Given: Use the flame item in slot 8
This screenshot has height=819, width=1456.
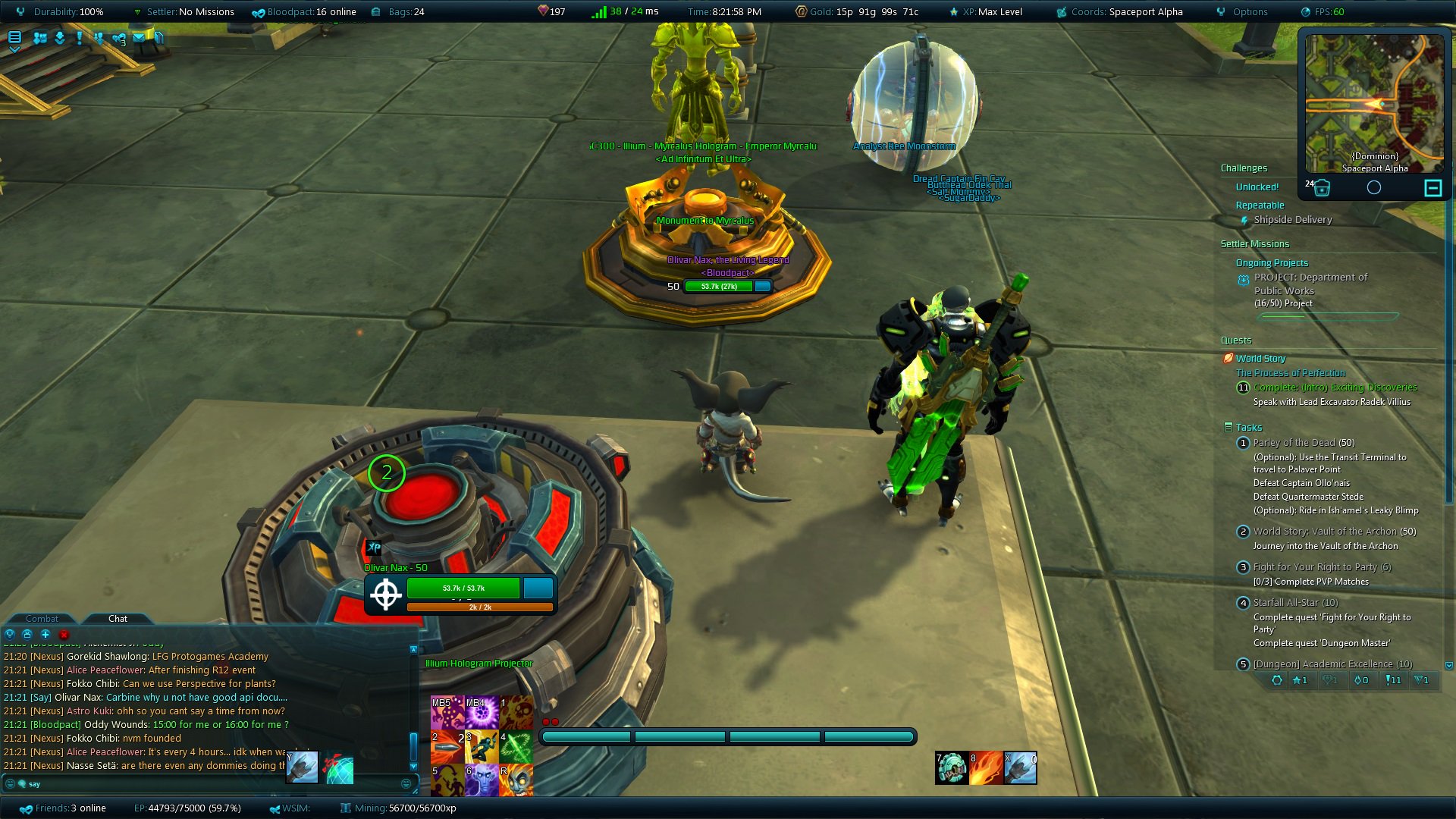Looking at the screenshot, I should (986, 767).
